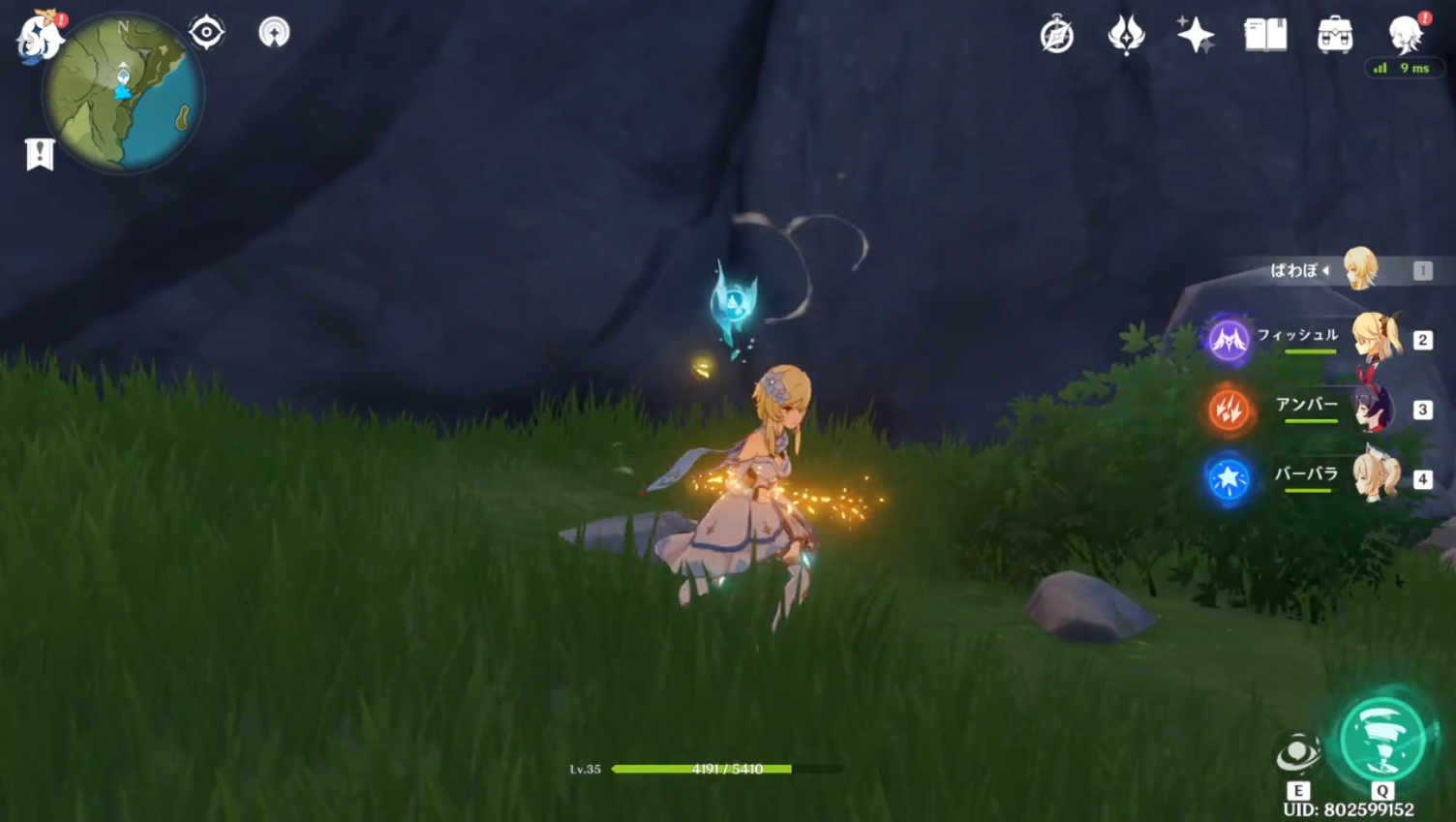Switch to party member フィッシュル

[x=1375, y=339]
